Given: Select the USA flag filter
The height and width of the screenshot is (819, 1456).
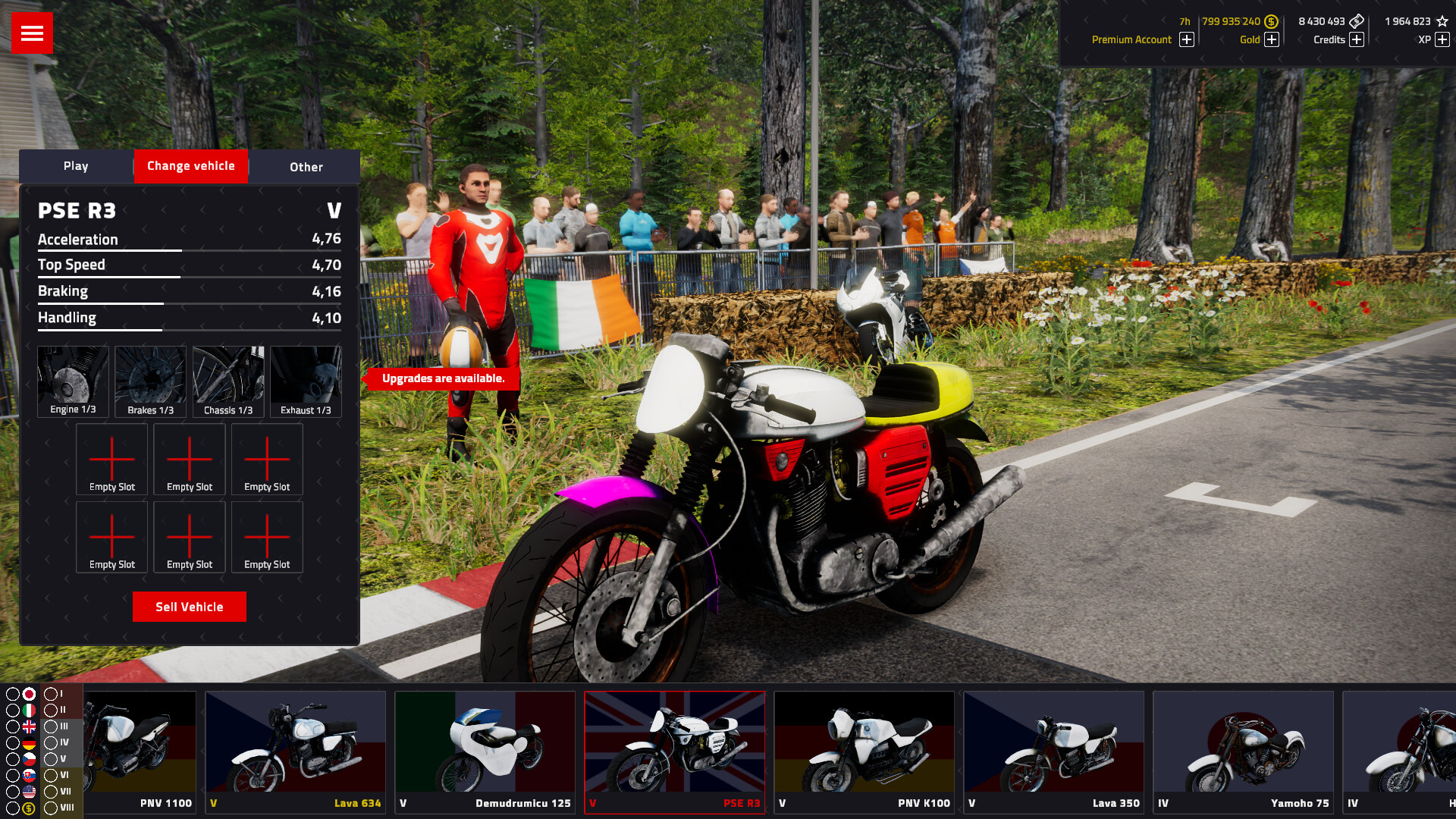Looking at the screenshot, I should point(29,792).
